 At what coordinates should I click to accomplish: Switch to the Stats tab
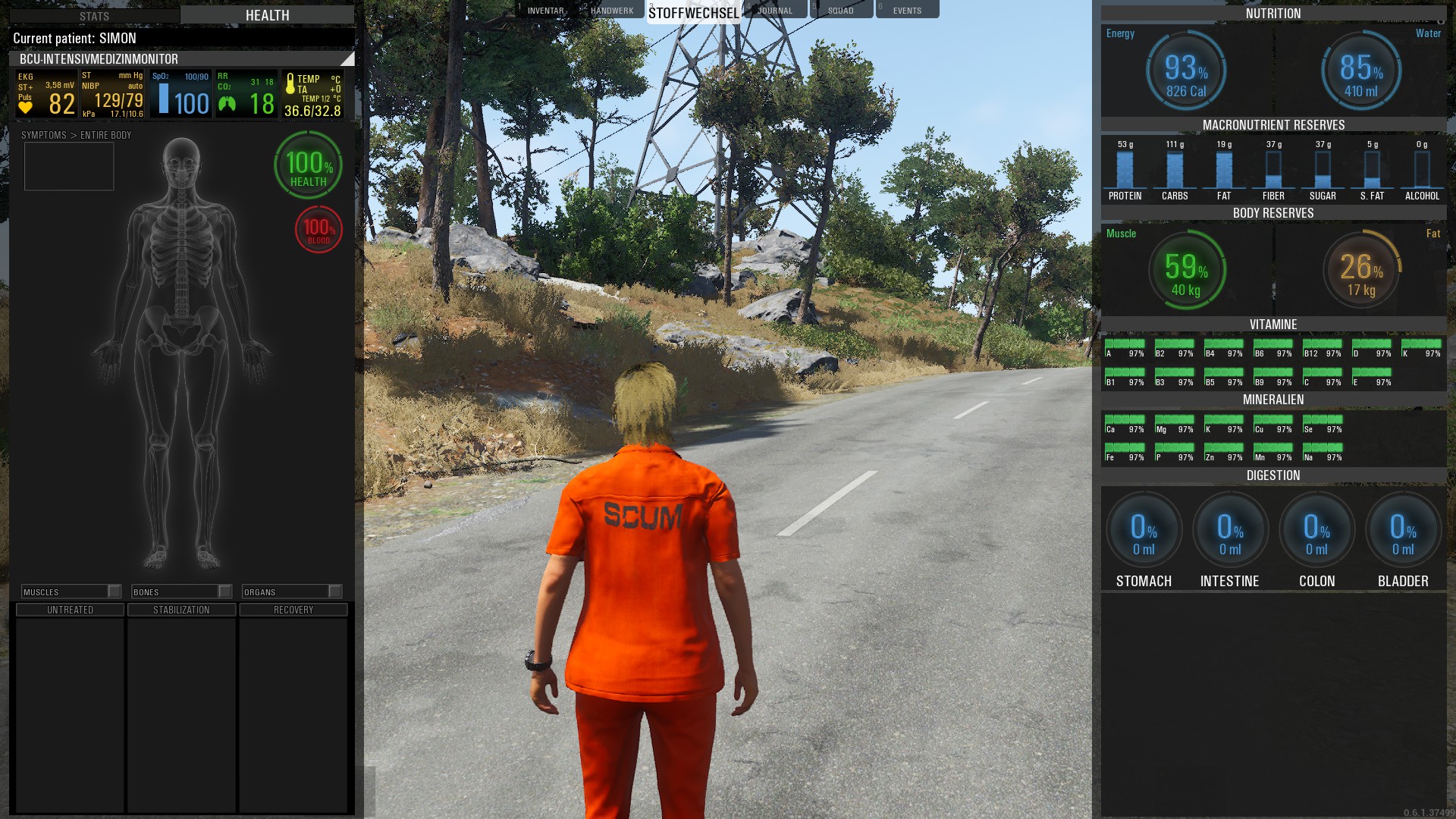point(94,16)
